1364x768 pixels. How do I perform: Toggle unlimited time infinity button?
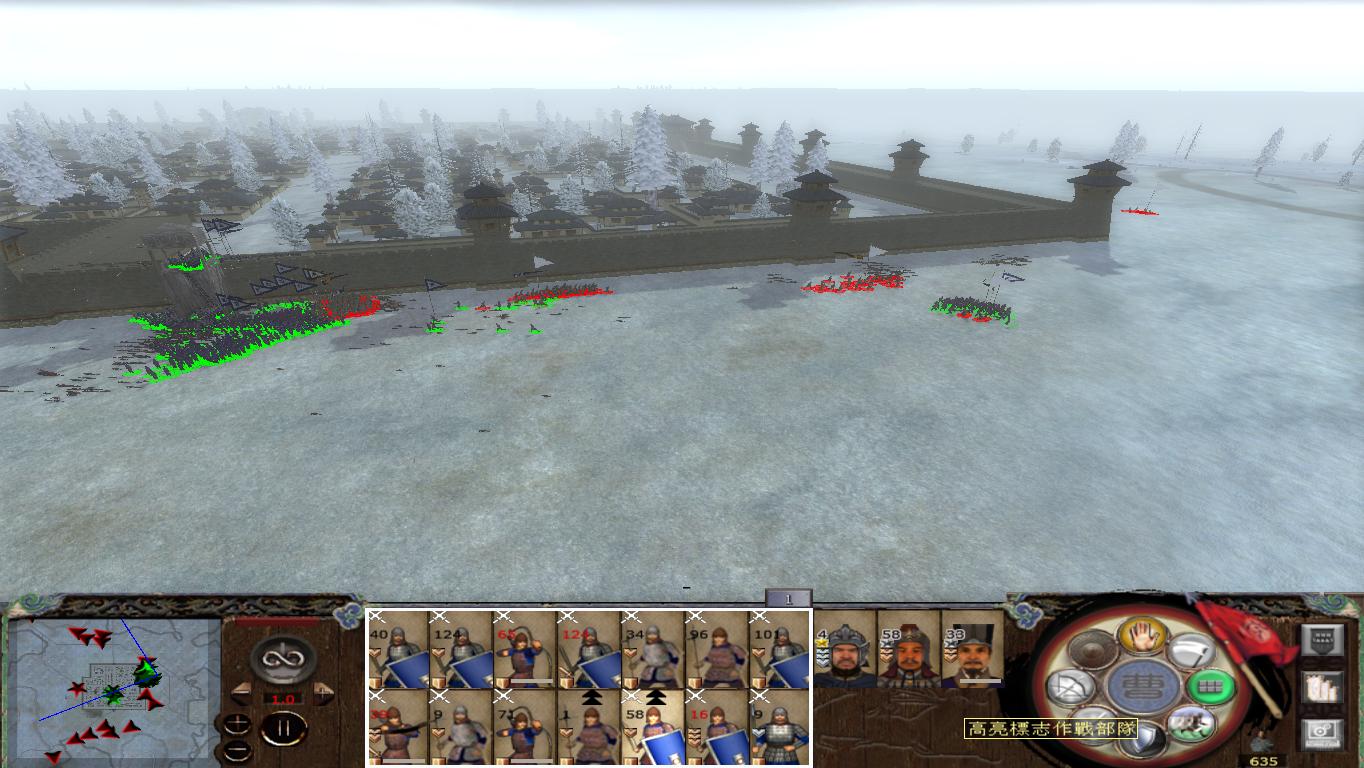pos(281,660)
